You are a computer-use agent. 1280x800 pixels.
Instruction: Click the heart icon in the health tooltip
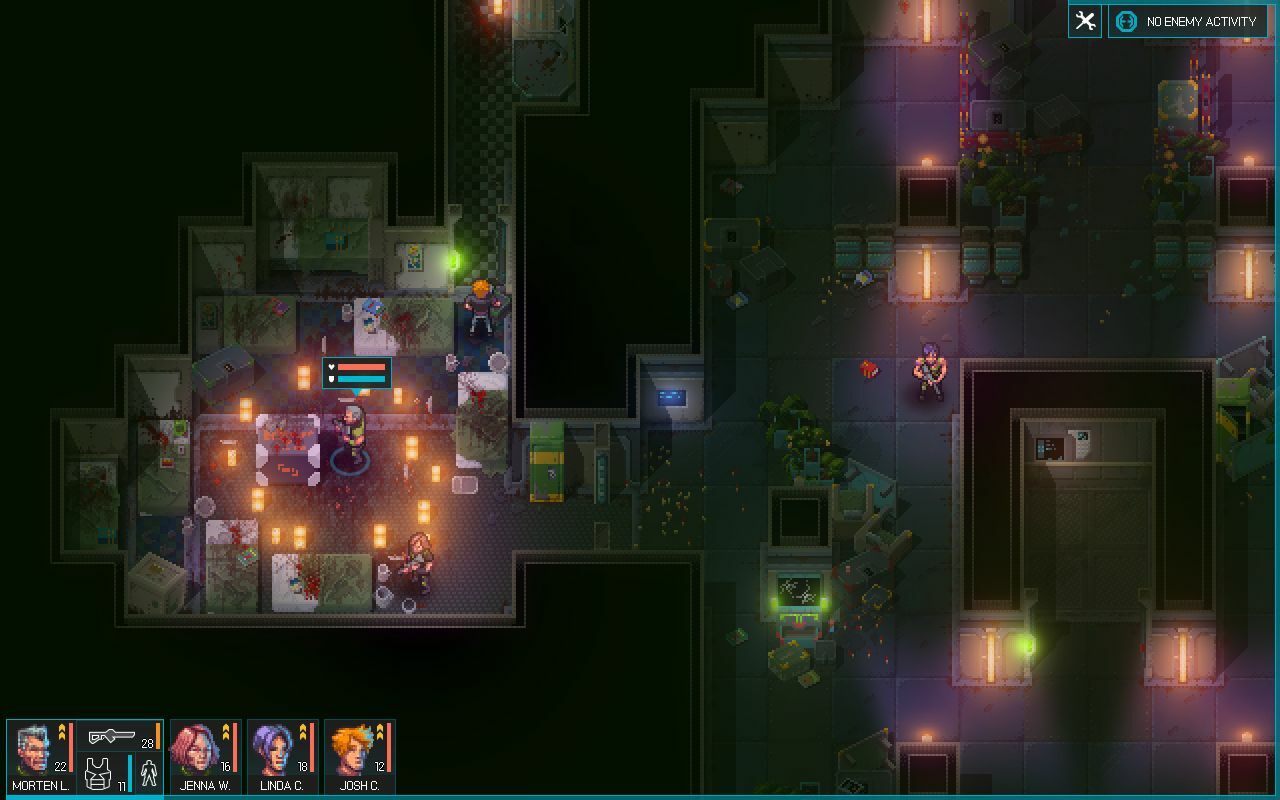click(331, 367)
